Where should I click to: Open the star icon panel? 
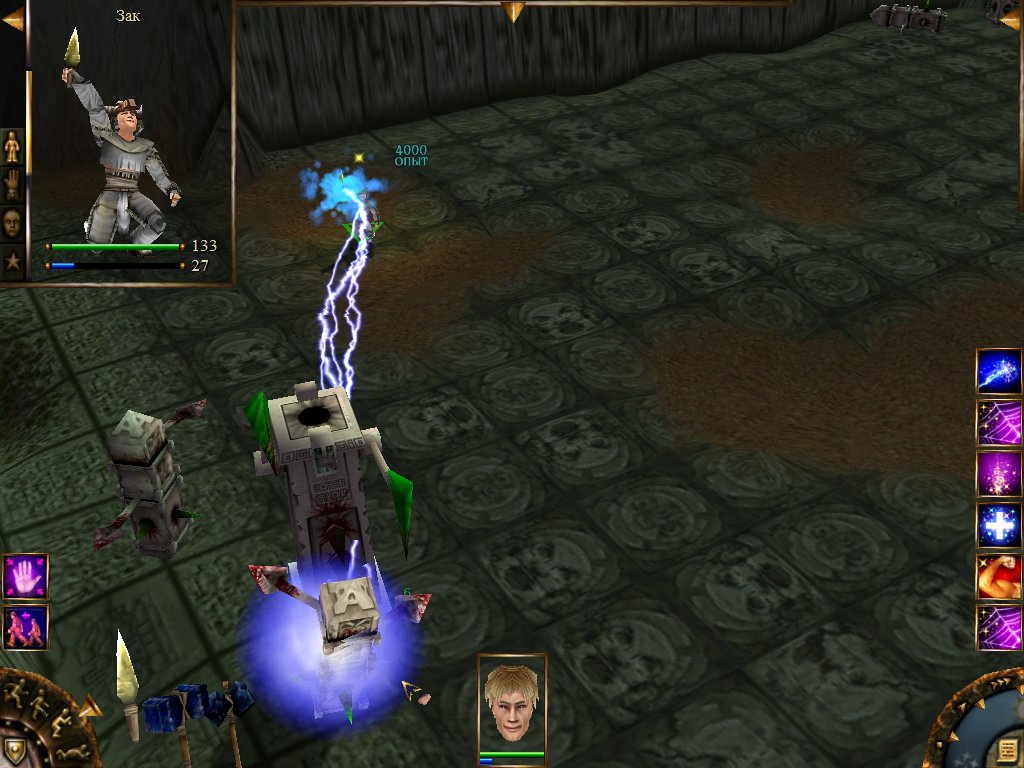point(13,262)
